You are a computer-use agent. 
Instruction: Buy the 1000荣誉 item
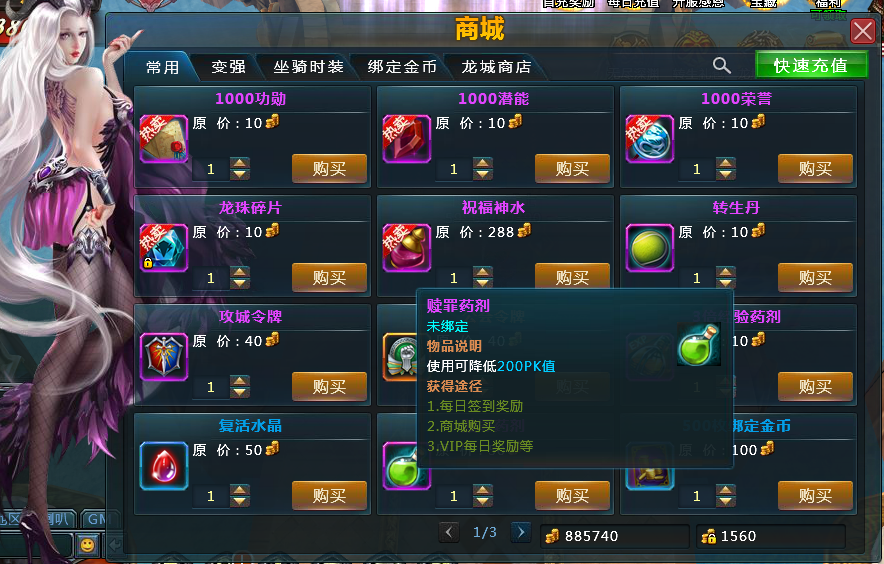click(x=815, y=169)
